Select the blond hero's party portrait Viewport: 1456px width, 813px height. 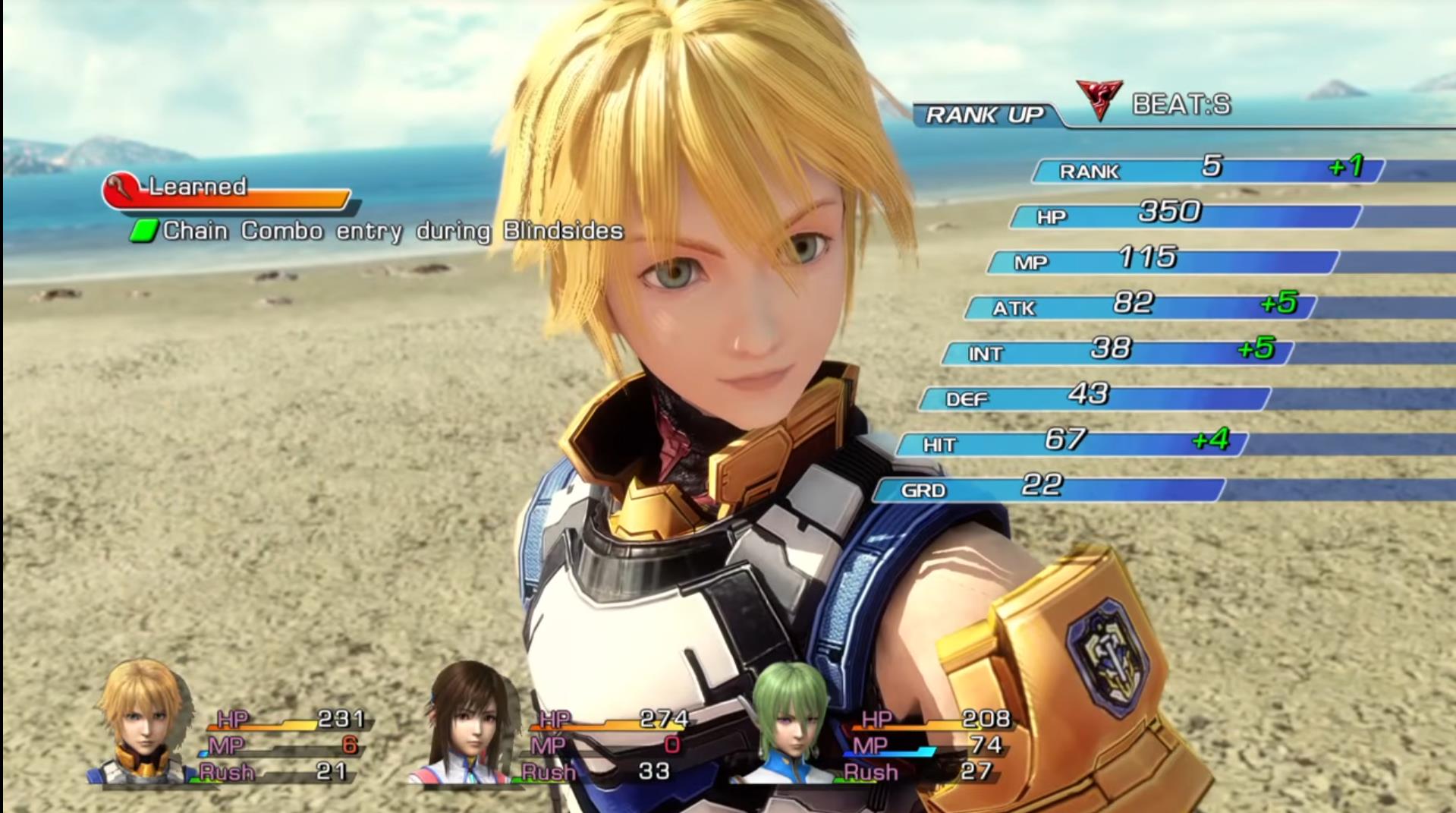click(142, 721)
